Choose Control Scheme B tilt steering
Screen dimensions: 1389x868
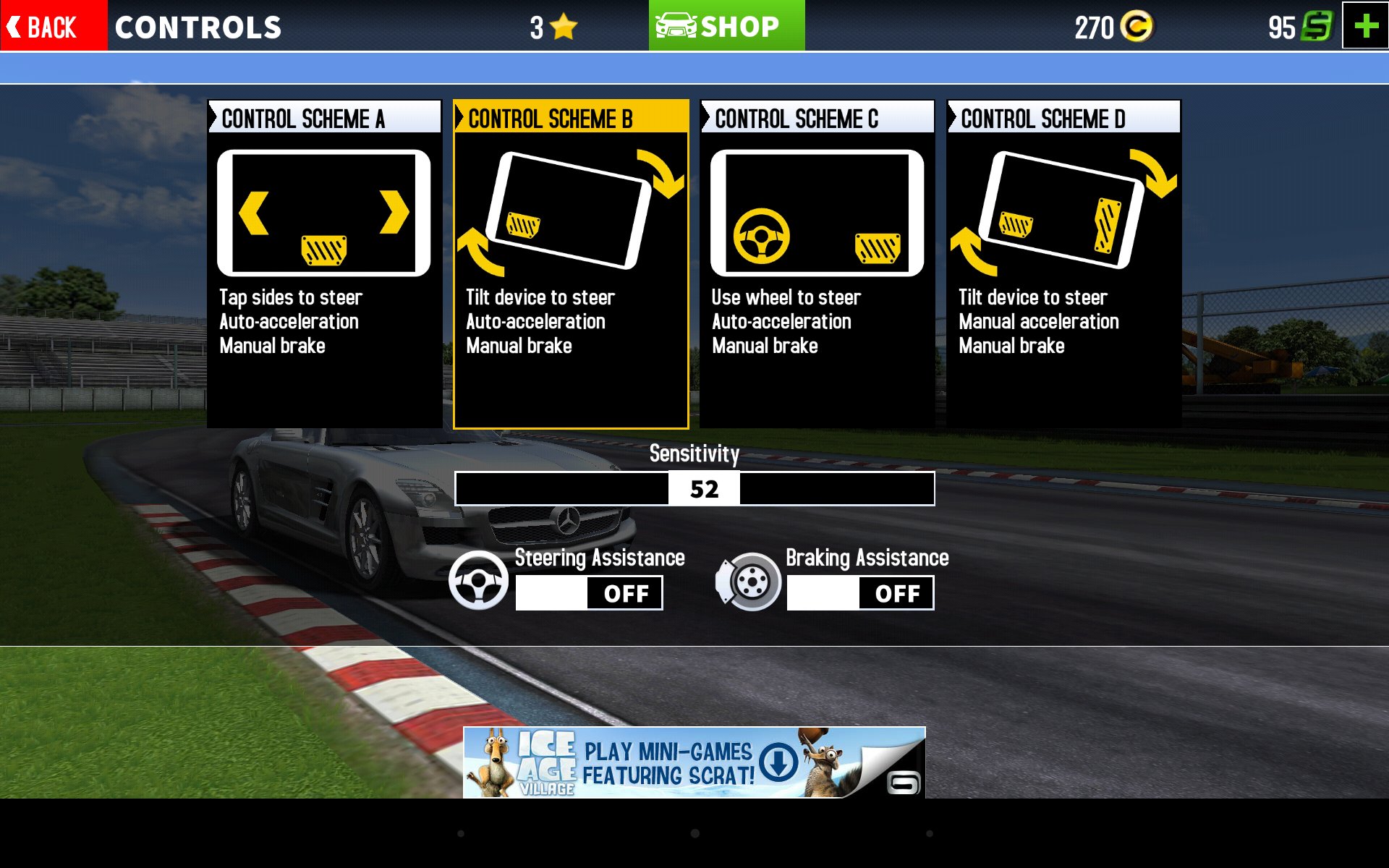click(x=571, y=263)
